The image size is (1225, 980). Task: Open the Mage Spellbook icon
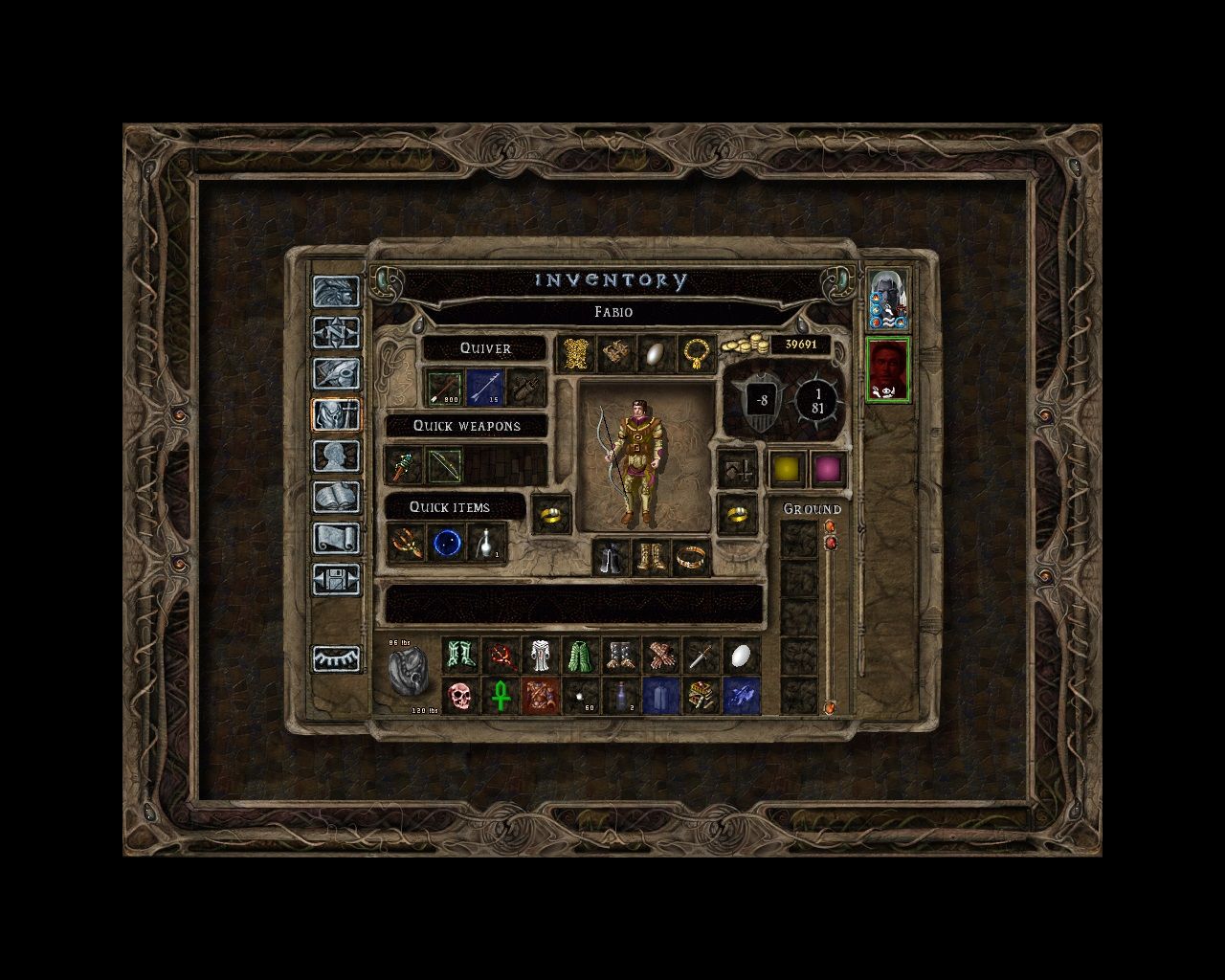[337, 494]
